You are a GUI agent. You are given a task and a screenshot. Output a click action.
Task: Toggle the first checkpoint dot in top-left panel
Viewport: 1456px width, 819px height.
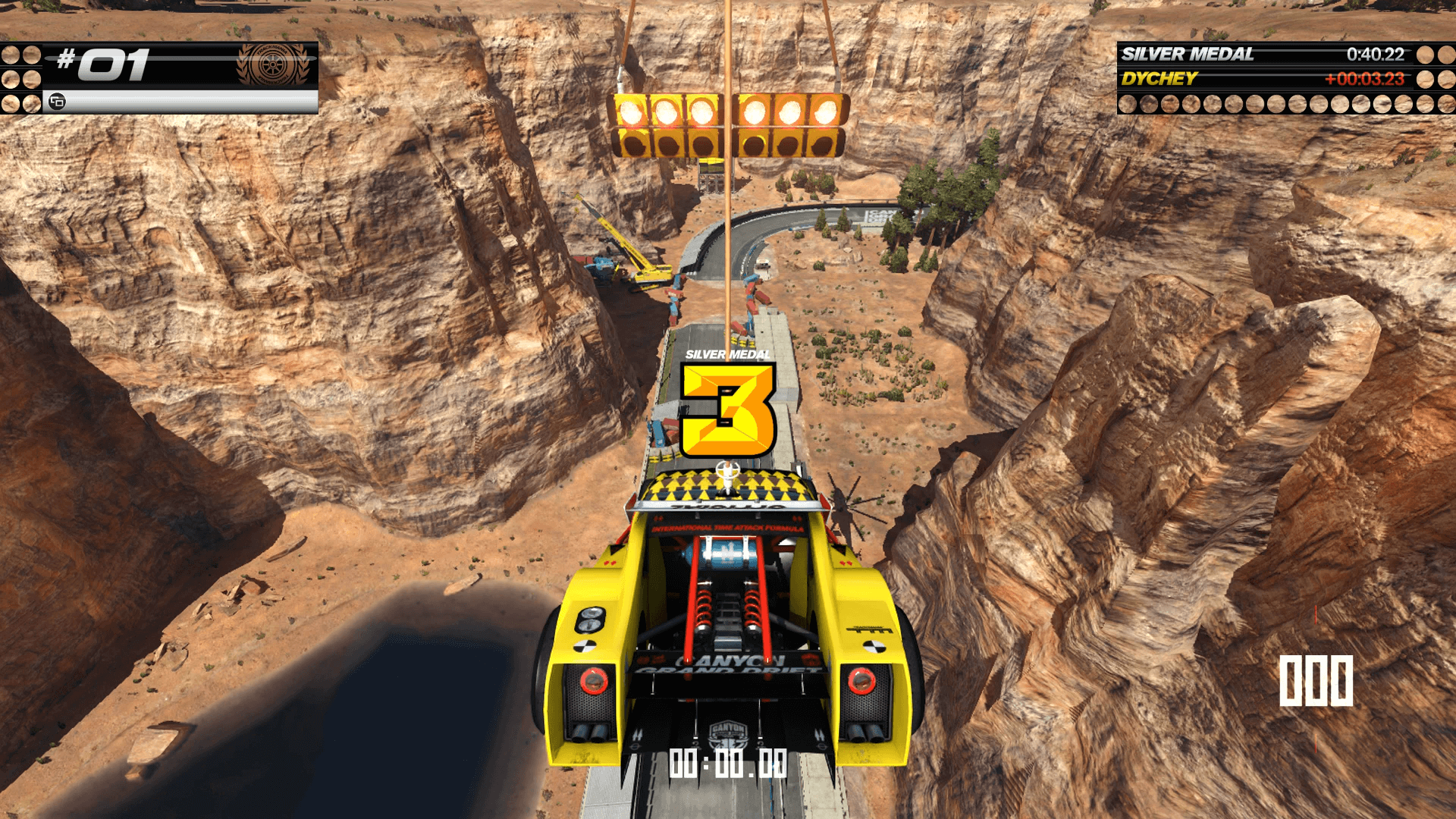click(11, 53)
